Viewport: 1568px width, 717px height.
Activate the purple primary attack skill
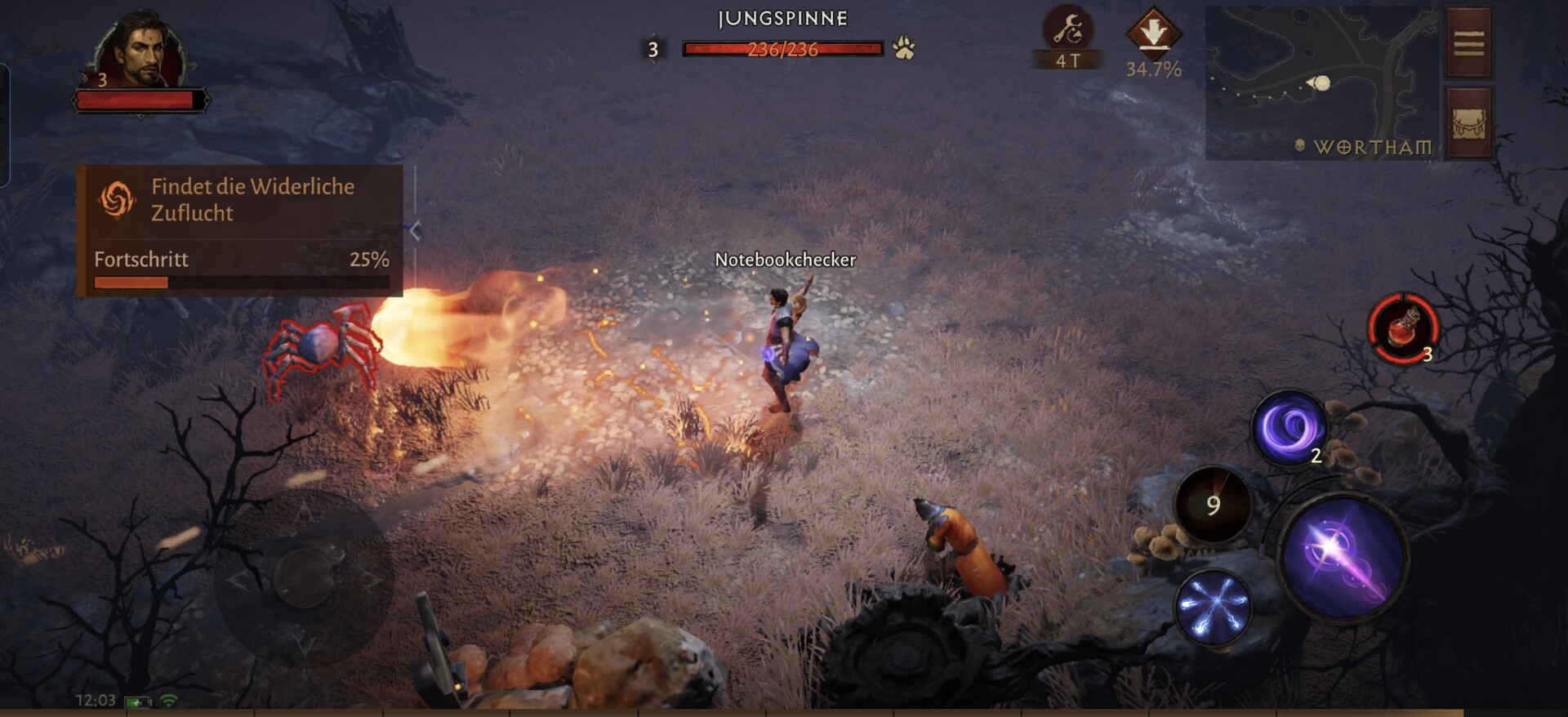[1342, 557]
